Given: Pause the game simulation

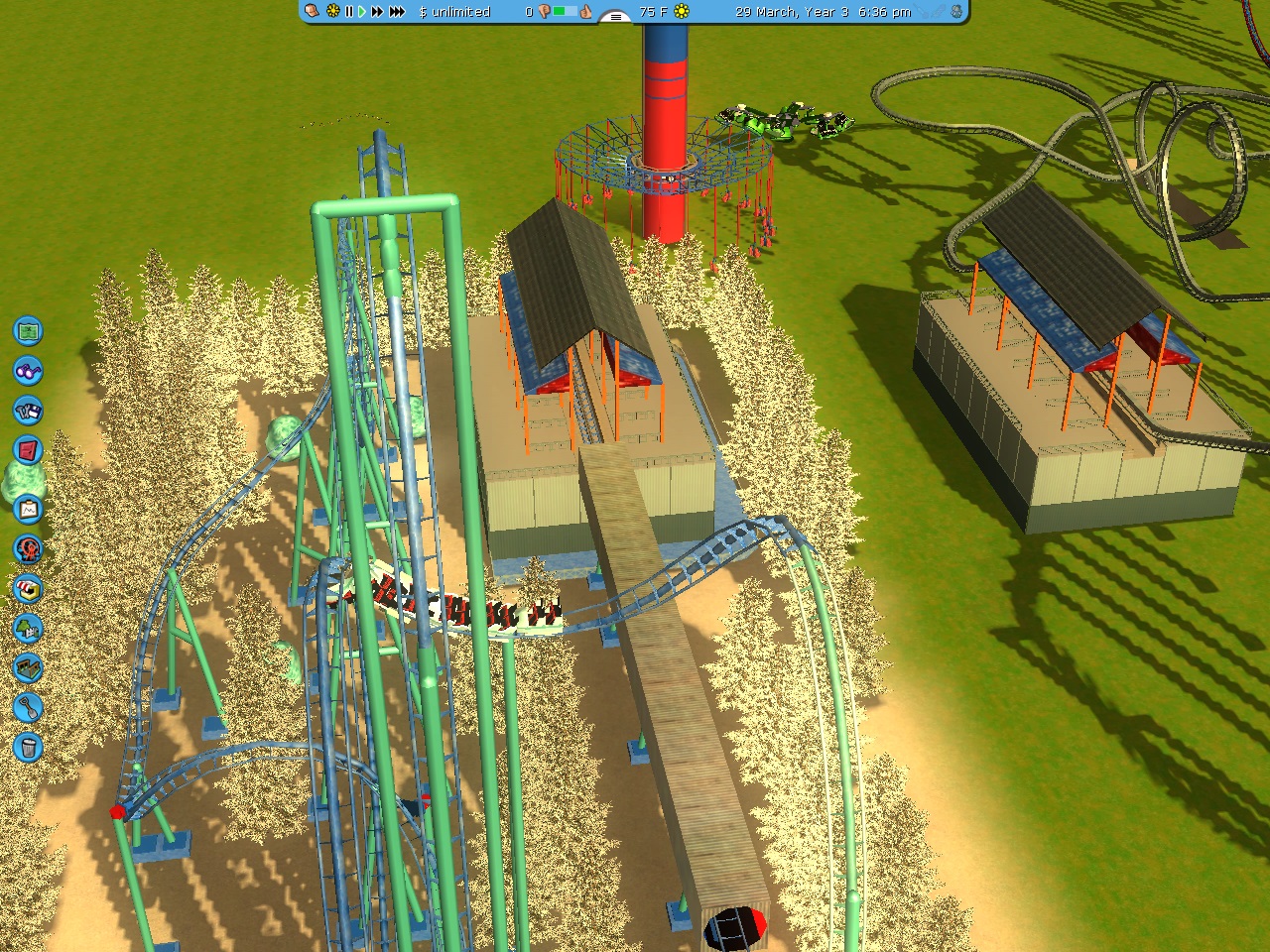Looking at the screenshot, I should [348, 12].
